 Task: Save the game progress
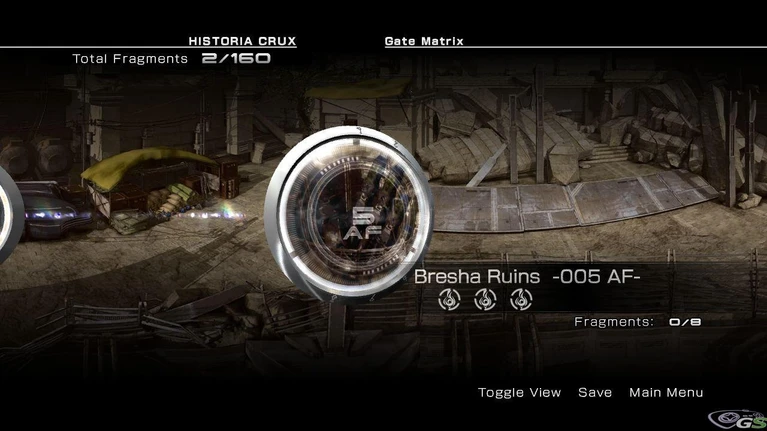595,392
